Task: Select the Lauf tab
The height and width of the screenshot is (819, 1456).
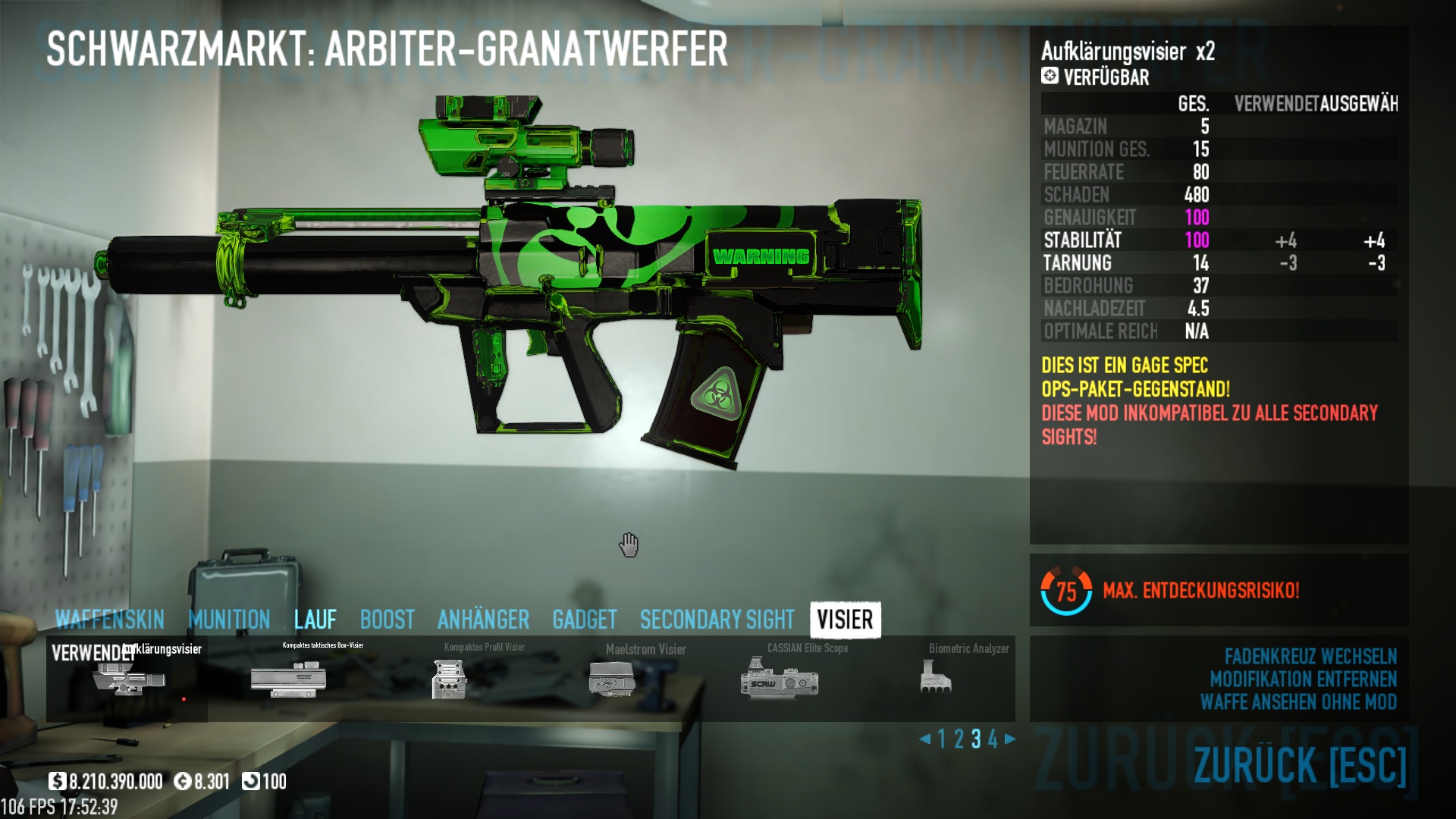Action: point(315,620)
